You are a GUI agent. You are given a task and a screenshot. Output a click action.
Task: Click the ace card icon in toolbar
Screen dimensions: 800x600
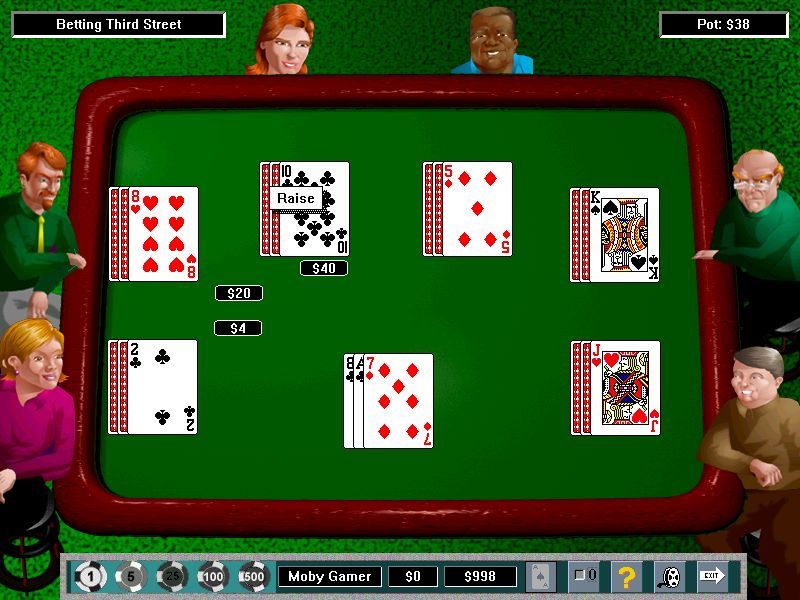pyautogui.click(x=541, y=576)
